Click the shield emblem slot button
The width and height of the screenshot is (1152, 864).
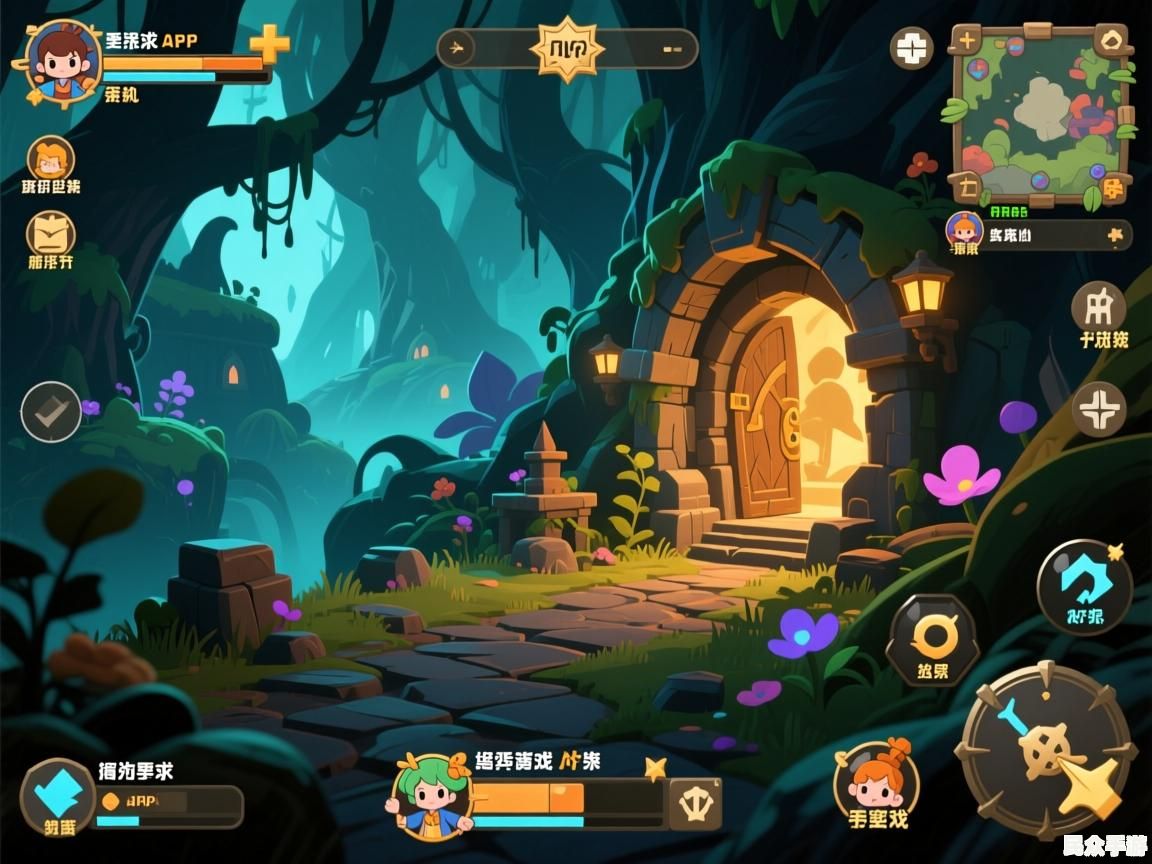tap(695, 803)
